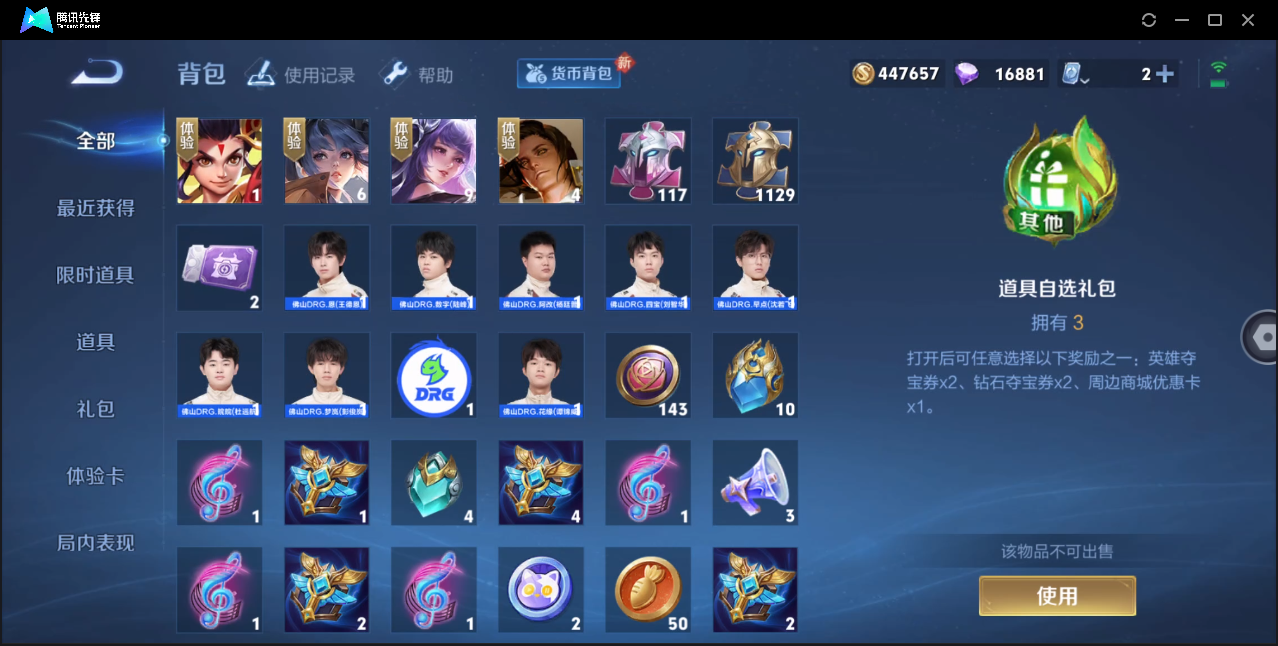Click the back arrow button
Image resolution: width=1278 pixels, height=646 pixels.
coord(97,72)
